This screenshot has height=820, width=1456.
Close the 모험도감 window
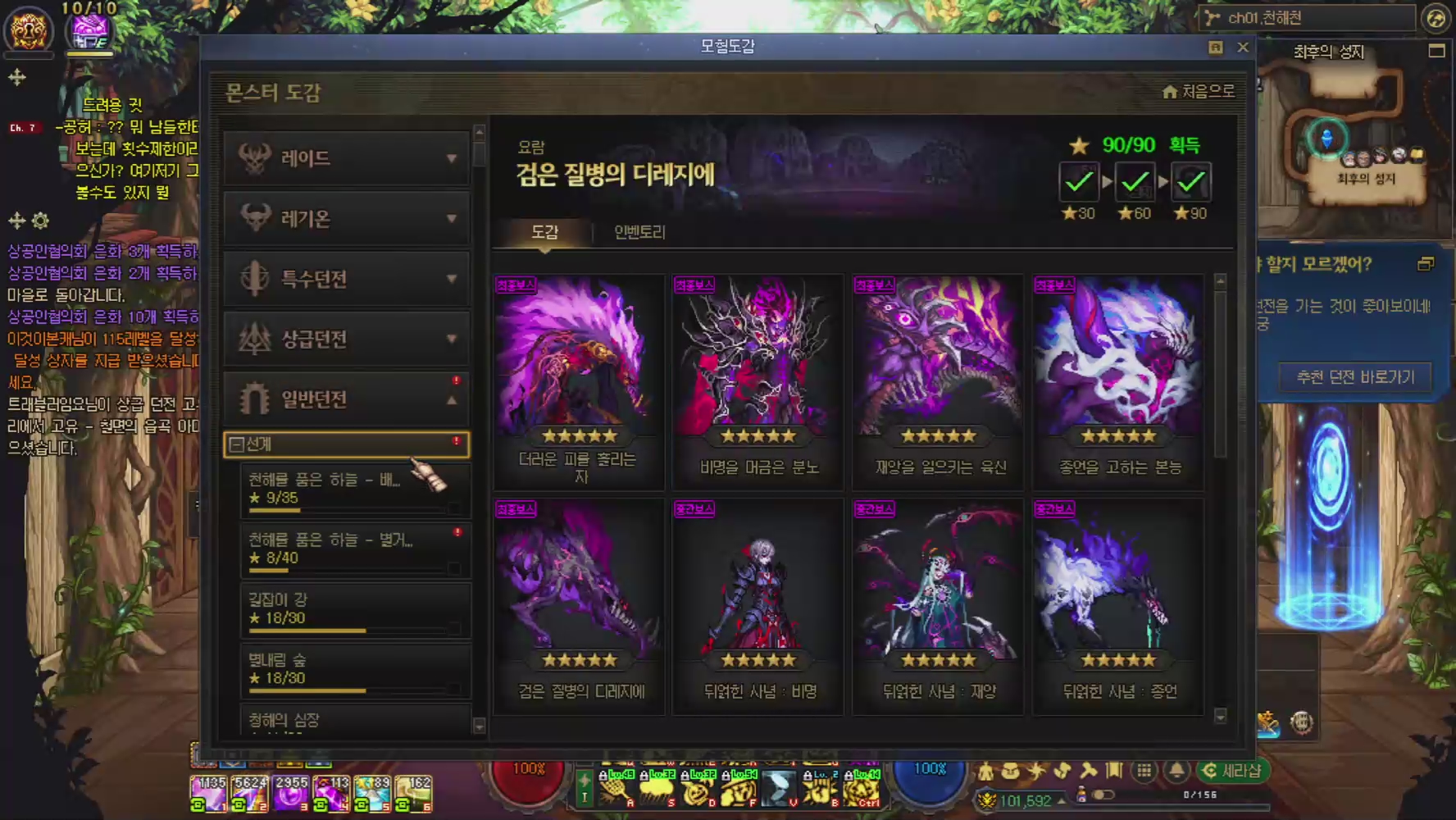click(1243, 48)
